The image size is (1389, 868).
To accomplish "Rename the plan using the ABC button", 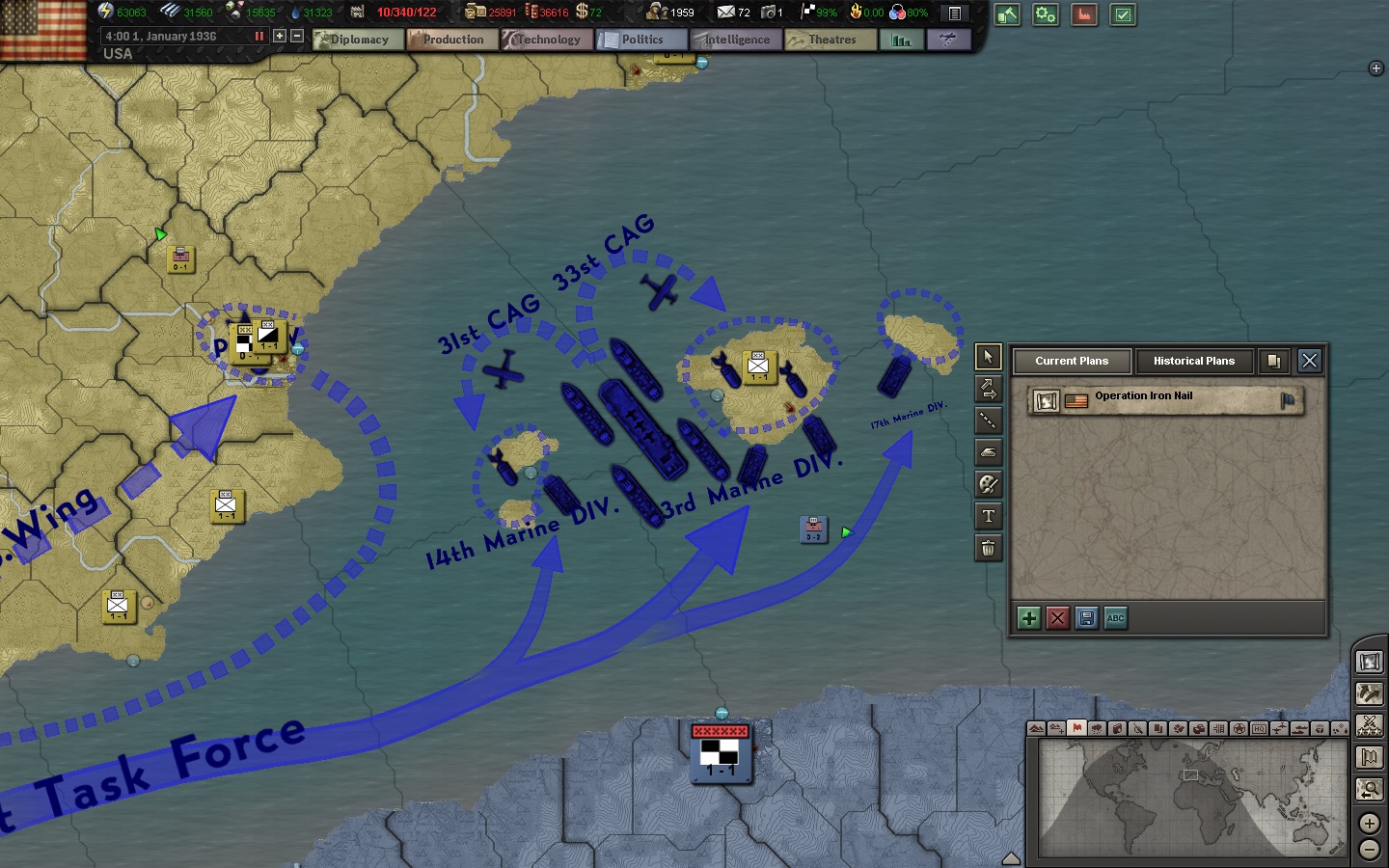I will [1116, 618].
